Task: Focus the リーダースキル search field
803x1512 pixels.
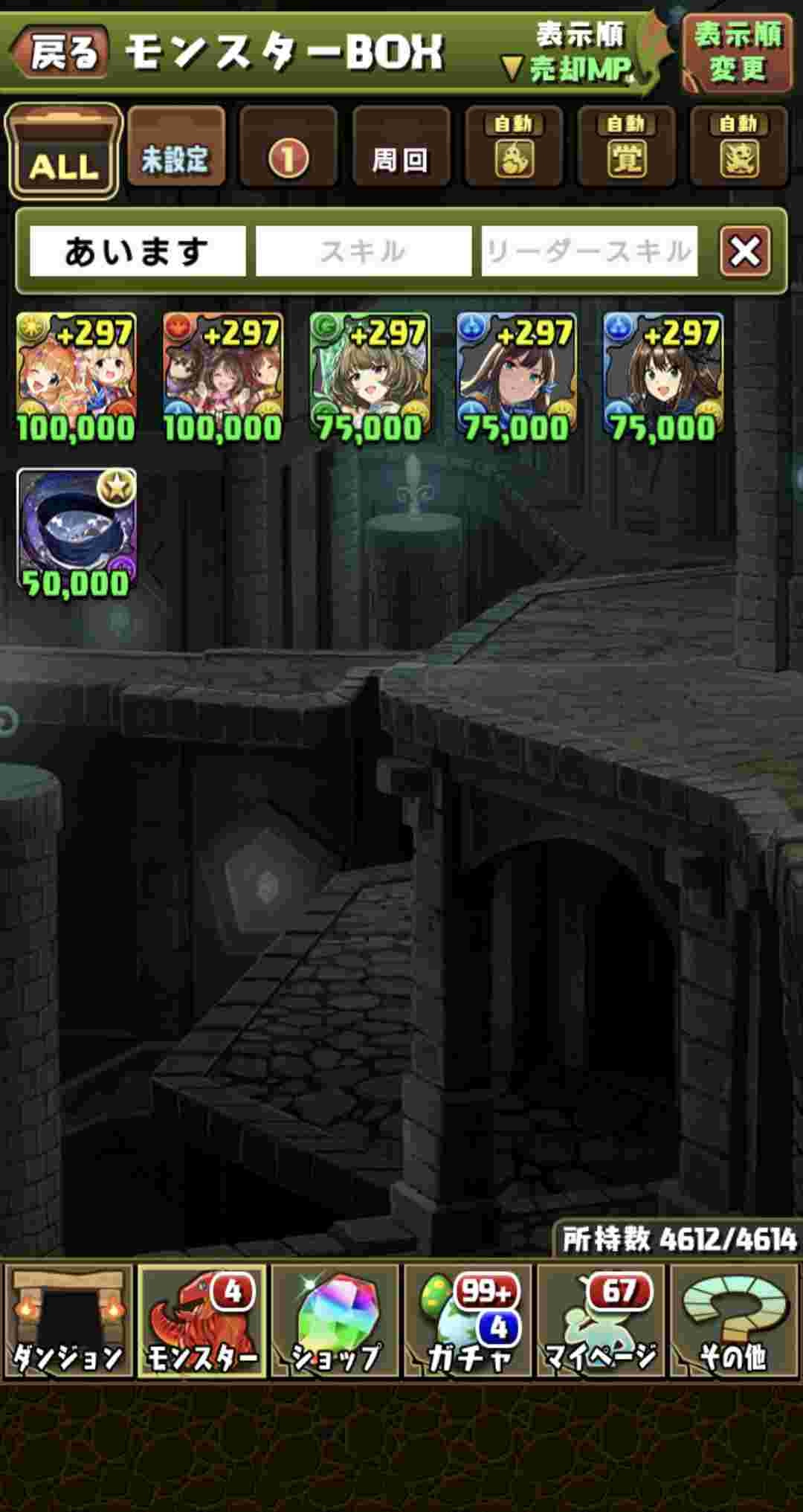Action: tap(589, 251)
